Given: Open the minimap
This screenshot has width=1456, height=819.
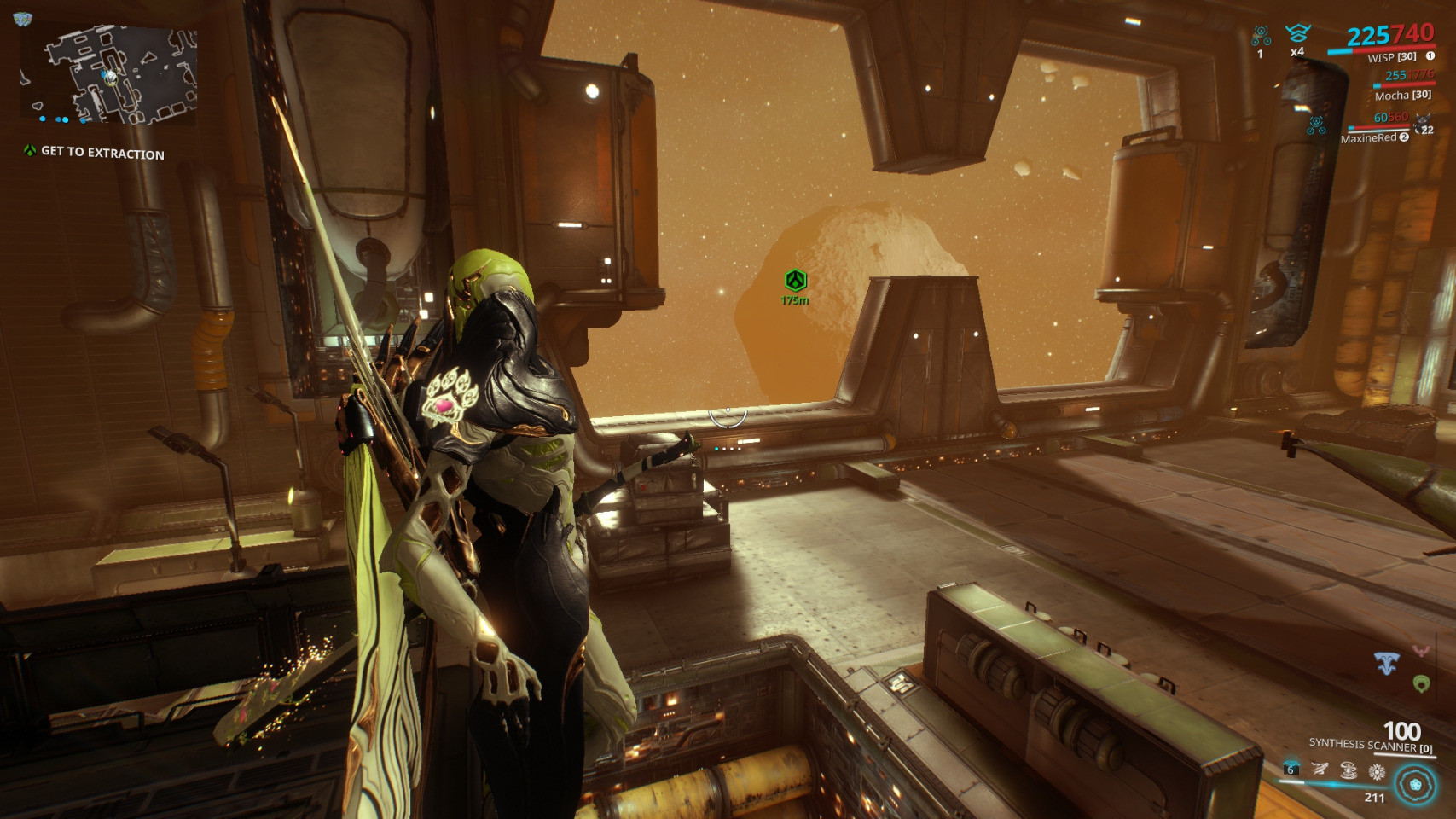Looking at the screenshot, I should pyautogui.click(x=109, y=75).
